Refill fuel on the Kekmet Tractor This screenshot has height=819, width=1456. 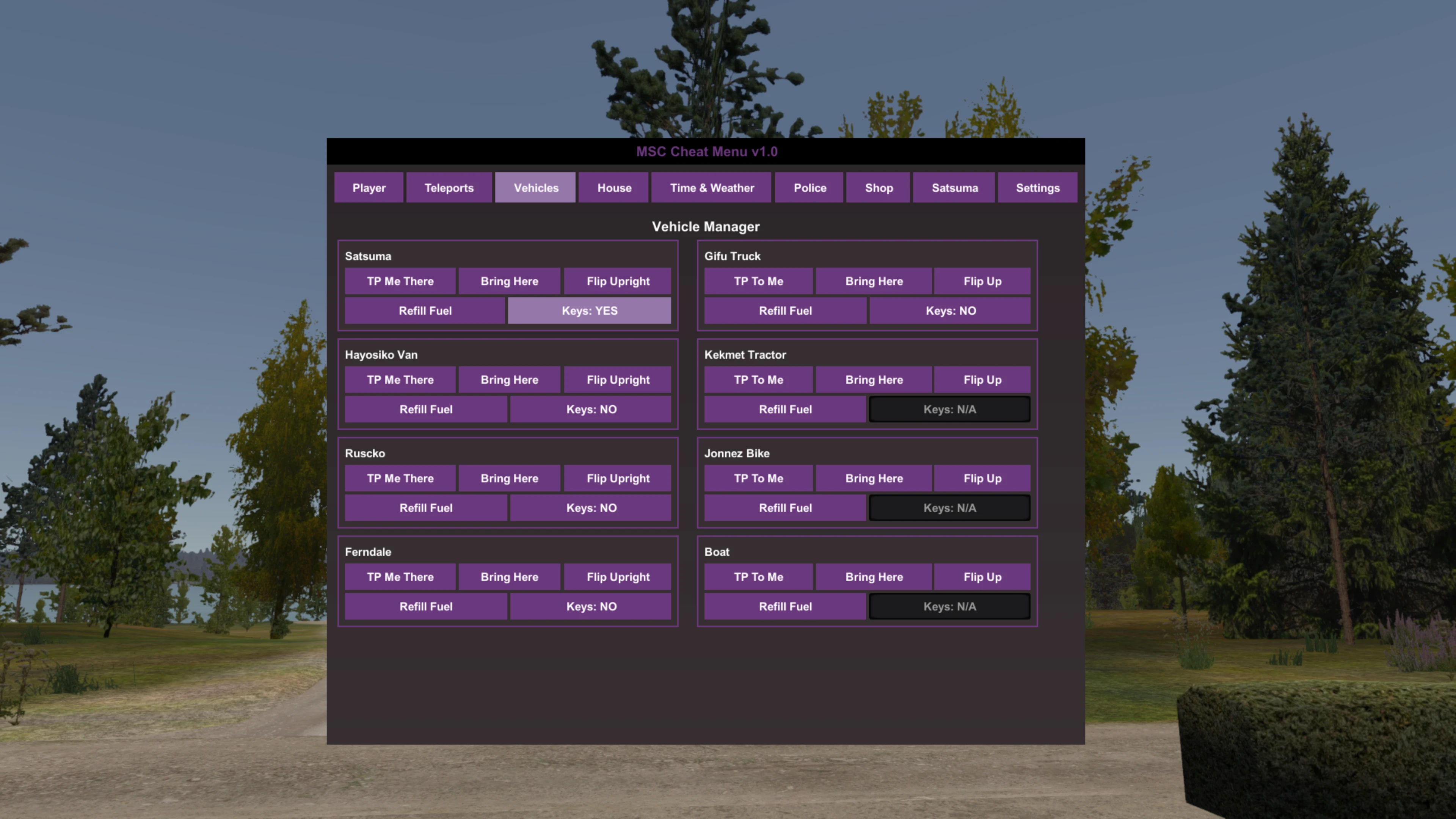click(x=784, y=409)
